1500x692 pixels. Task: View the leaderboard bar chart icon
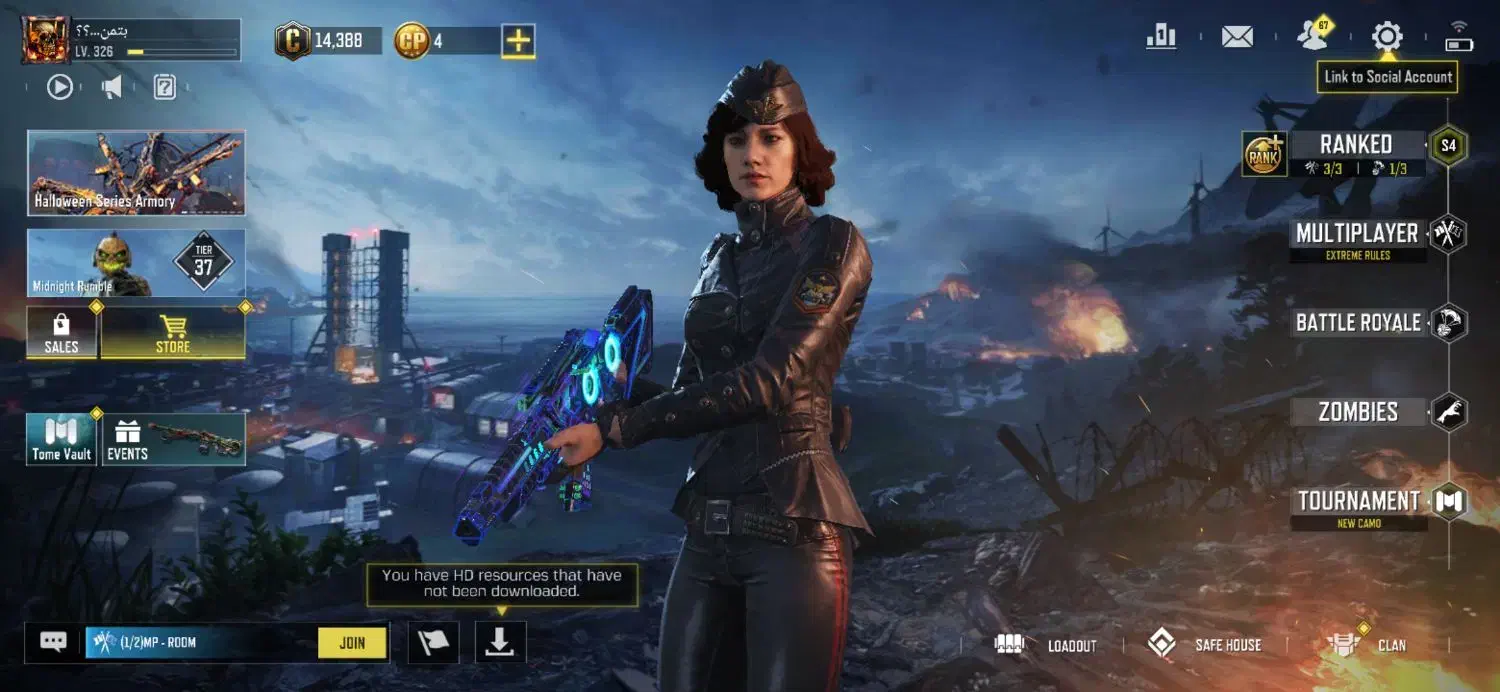tap(1161, 37)
